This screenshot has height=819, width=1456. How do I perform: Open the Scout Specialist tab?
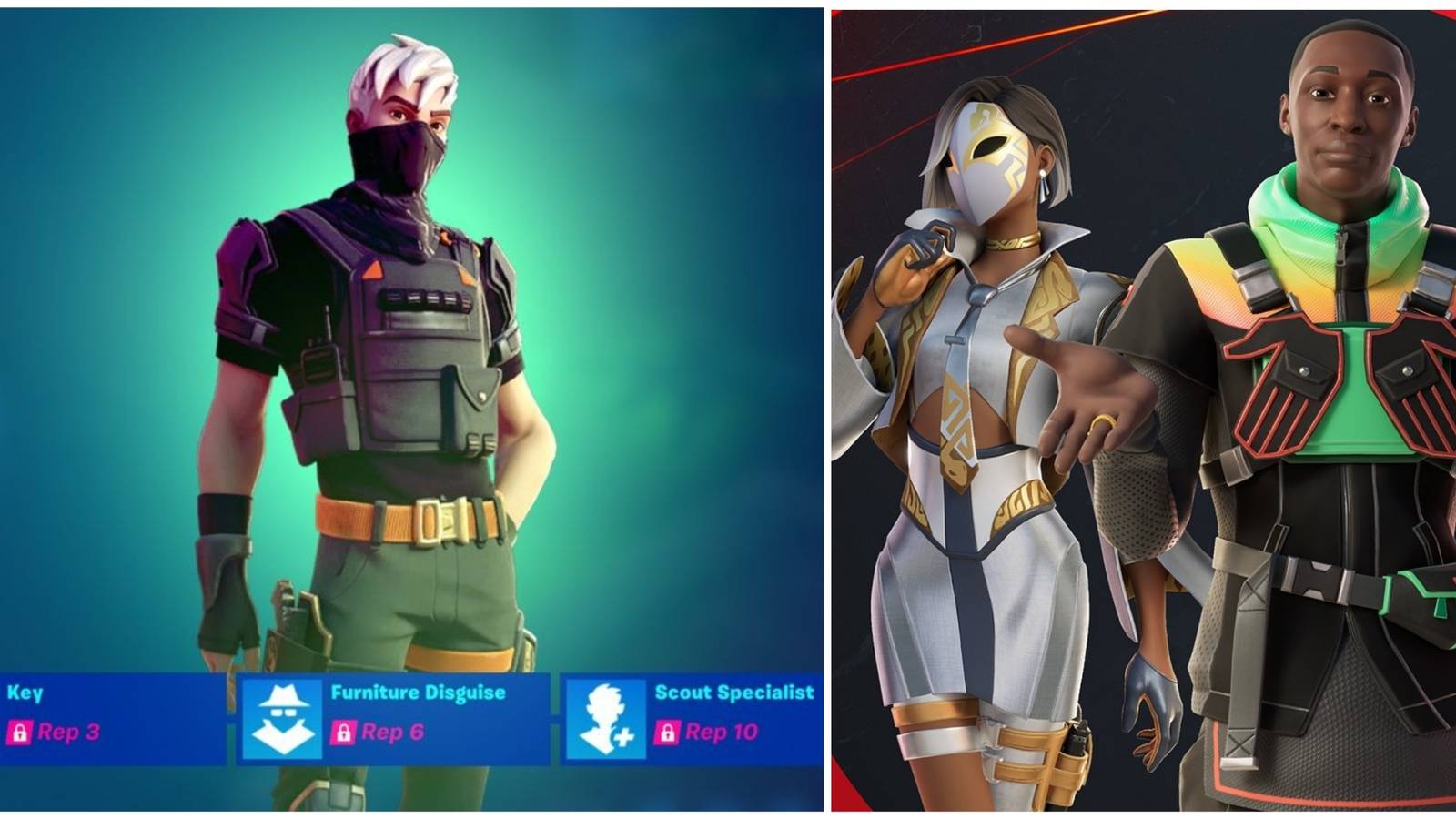click(733, 693)
